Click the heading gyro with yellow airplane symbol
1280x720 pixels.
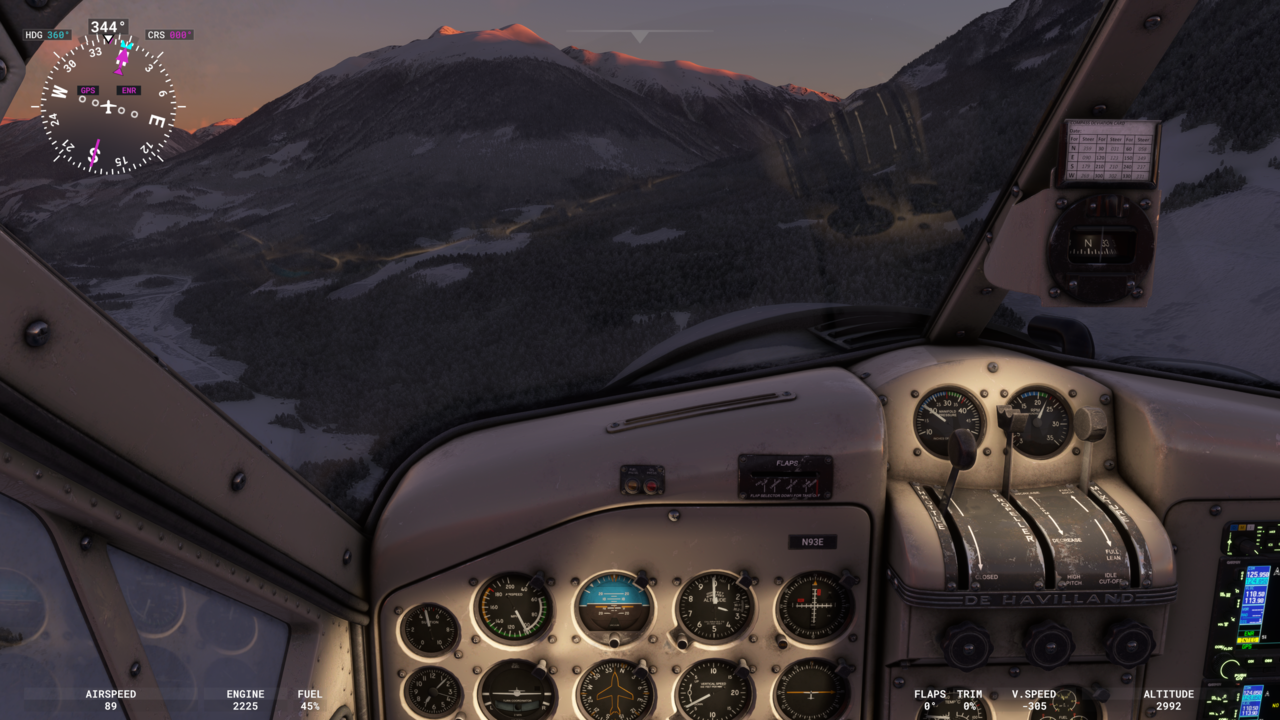(x=614, y=692)
